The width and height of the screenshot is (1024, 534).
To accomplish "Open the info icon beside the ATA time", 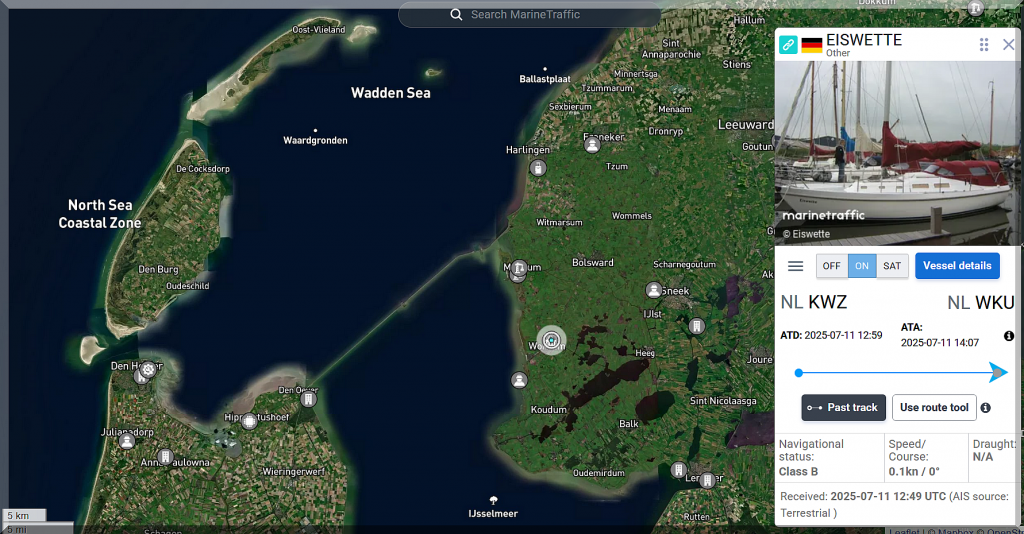I will 1008,336.
